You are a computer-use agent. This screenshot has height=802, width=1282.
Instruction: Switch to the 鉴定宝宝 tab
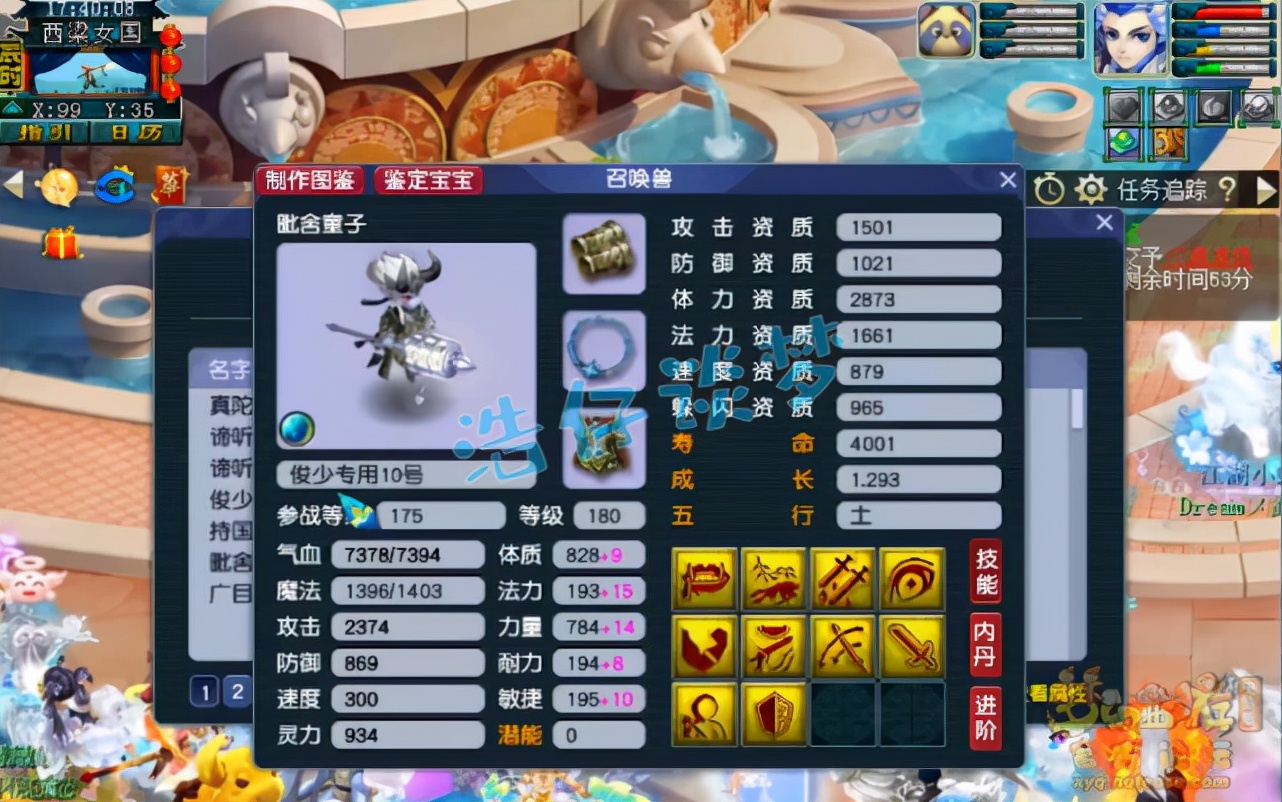(428, 181)
